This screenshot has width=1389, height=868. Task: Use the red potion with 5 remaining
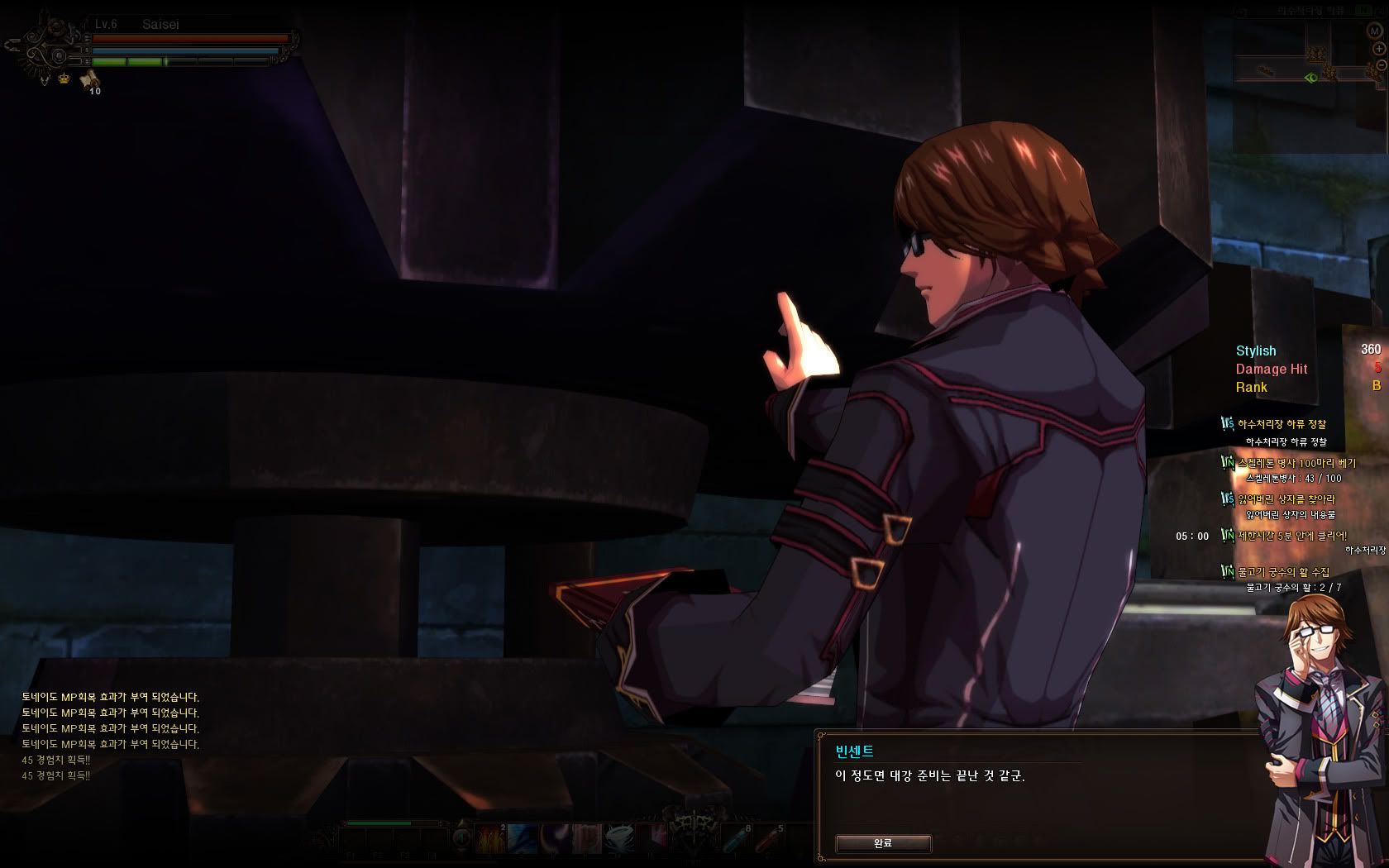pos(769,839)
